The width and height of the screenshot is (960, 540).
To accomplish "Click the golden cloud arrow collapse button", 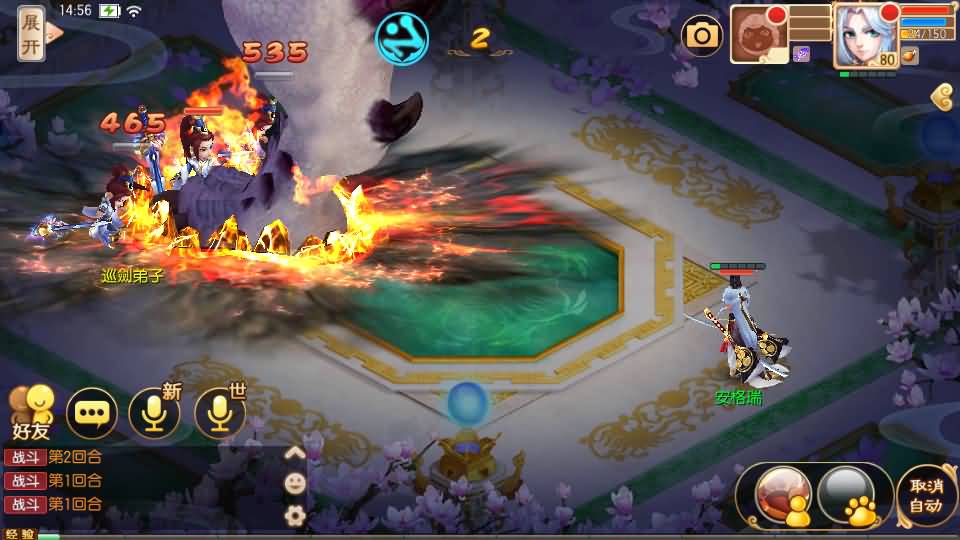I will (941, 97).
